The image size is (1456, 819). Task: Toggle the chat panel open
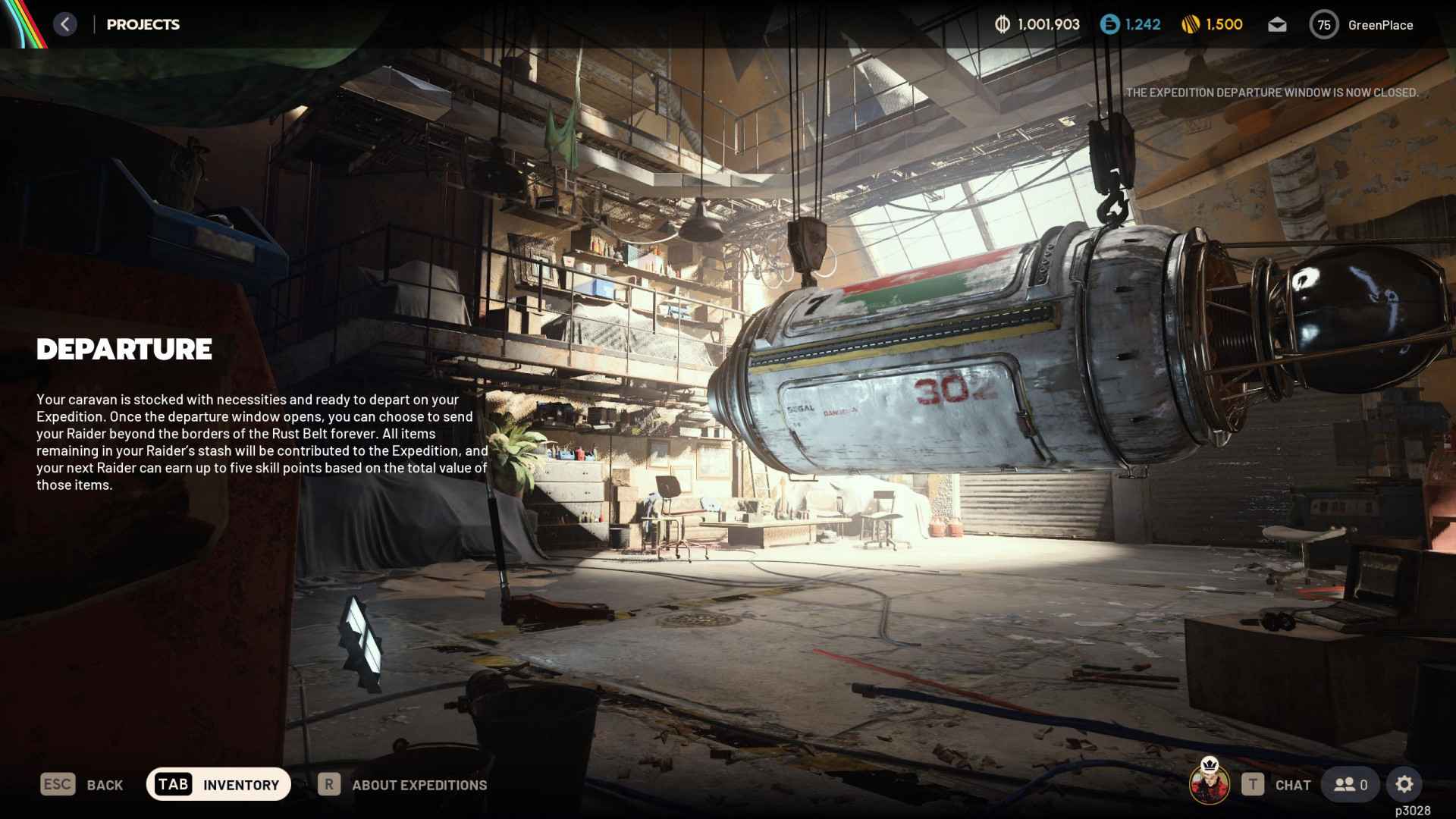coord(1294,785)
